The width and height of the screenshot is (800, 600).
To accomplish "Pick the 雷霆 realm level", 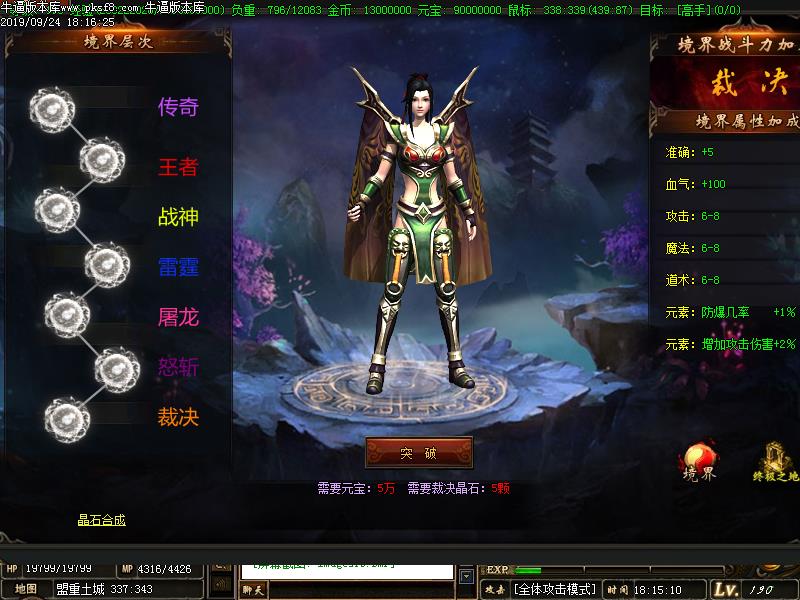I will [x=178, y=267].
